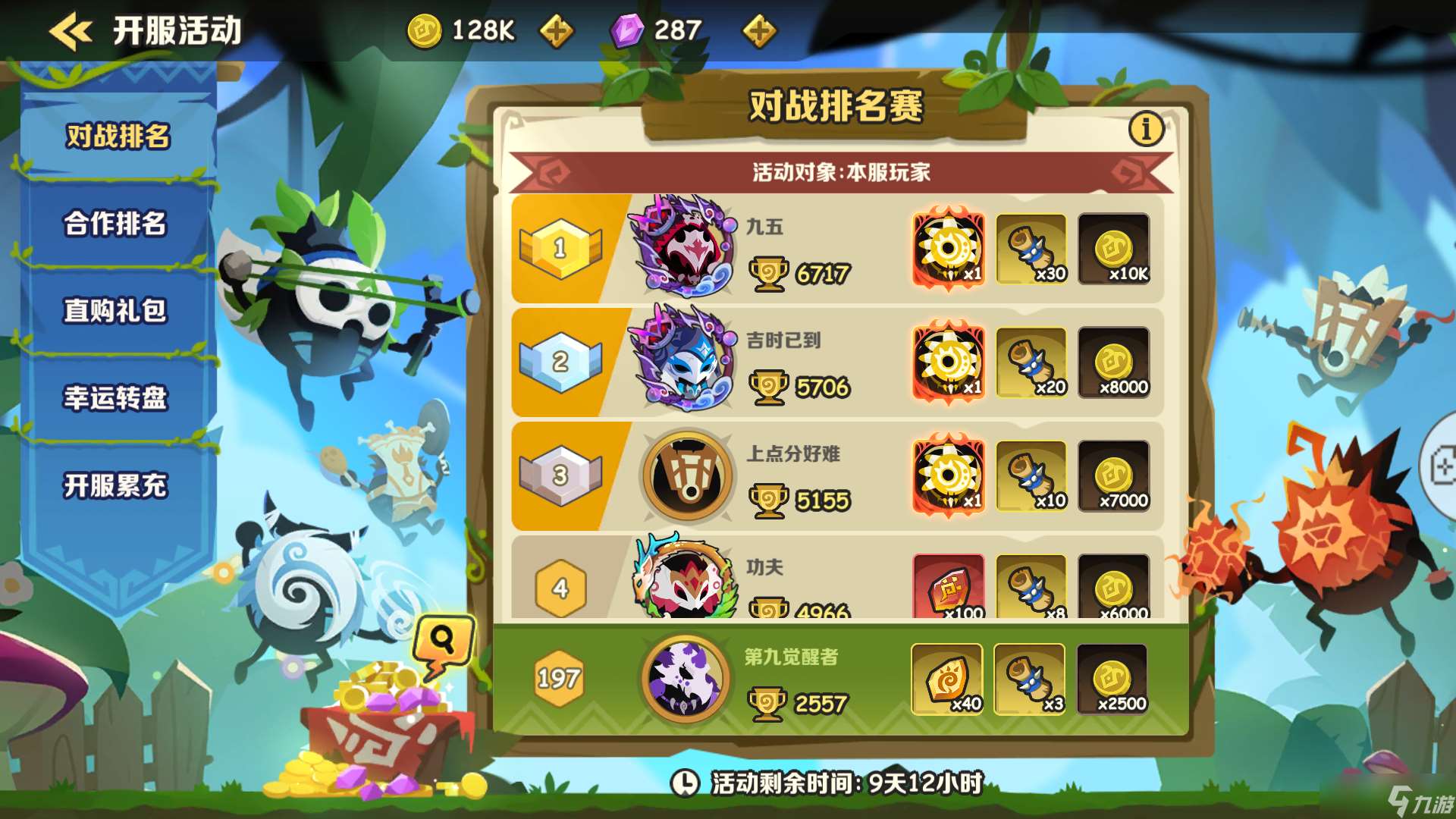Click the plus icon beside the 287 gems
The width and height of the screenshot is (1456, 819).
click(758, 32)
